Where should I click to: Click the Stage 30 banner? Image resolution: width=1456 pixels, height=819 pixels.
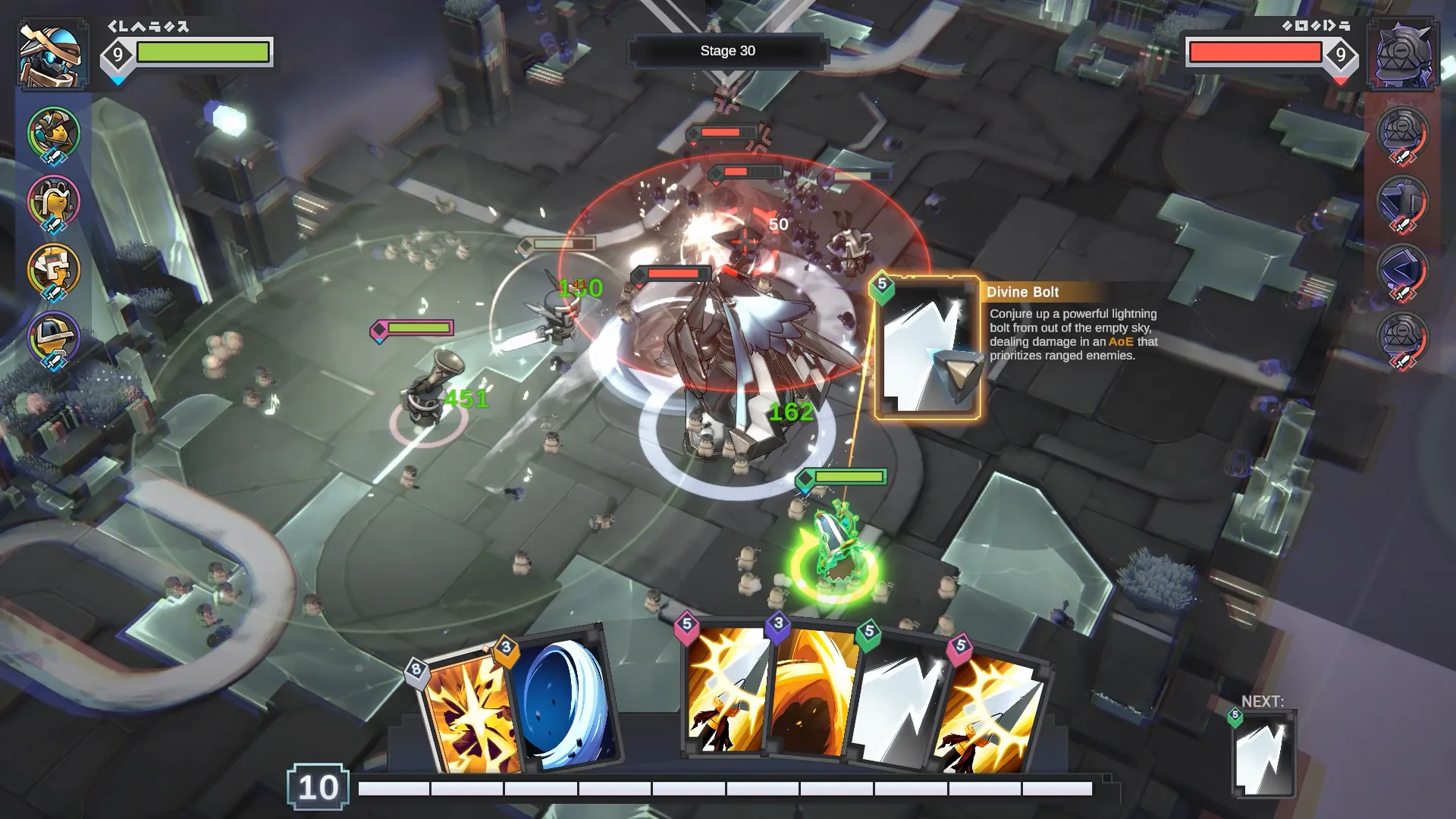tap(727, 50)
